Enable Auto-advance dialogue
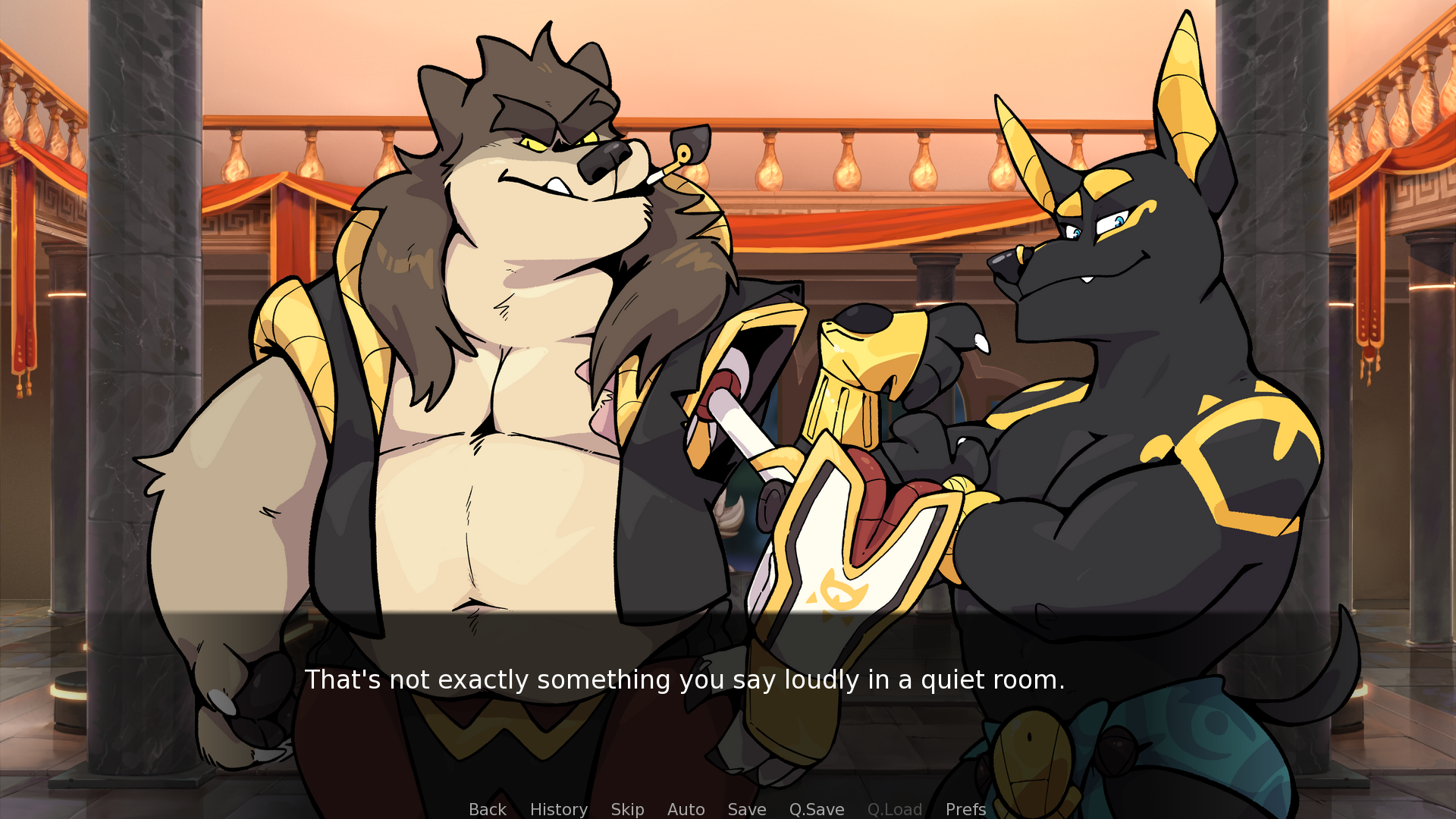 pyautogui.click(x=686, y=809)
